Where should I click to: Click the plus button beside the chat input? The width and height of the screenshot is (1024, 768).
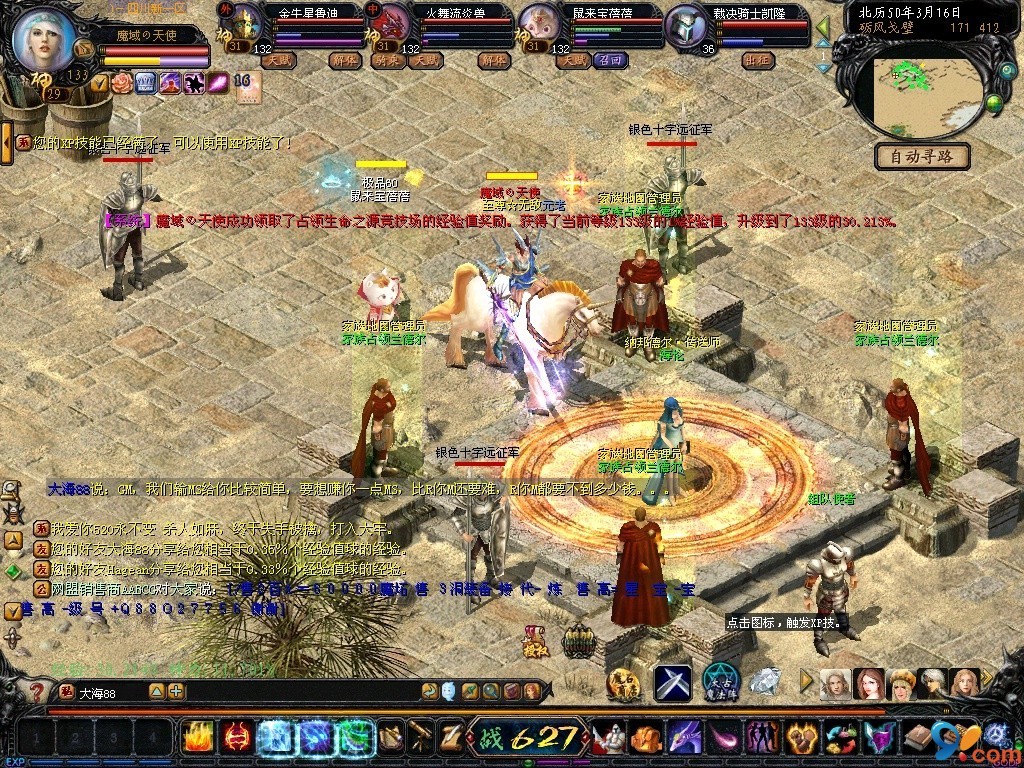click(x=176, y=691)
